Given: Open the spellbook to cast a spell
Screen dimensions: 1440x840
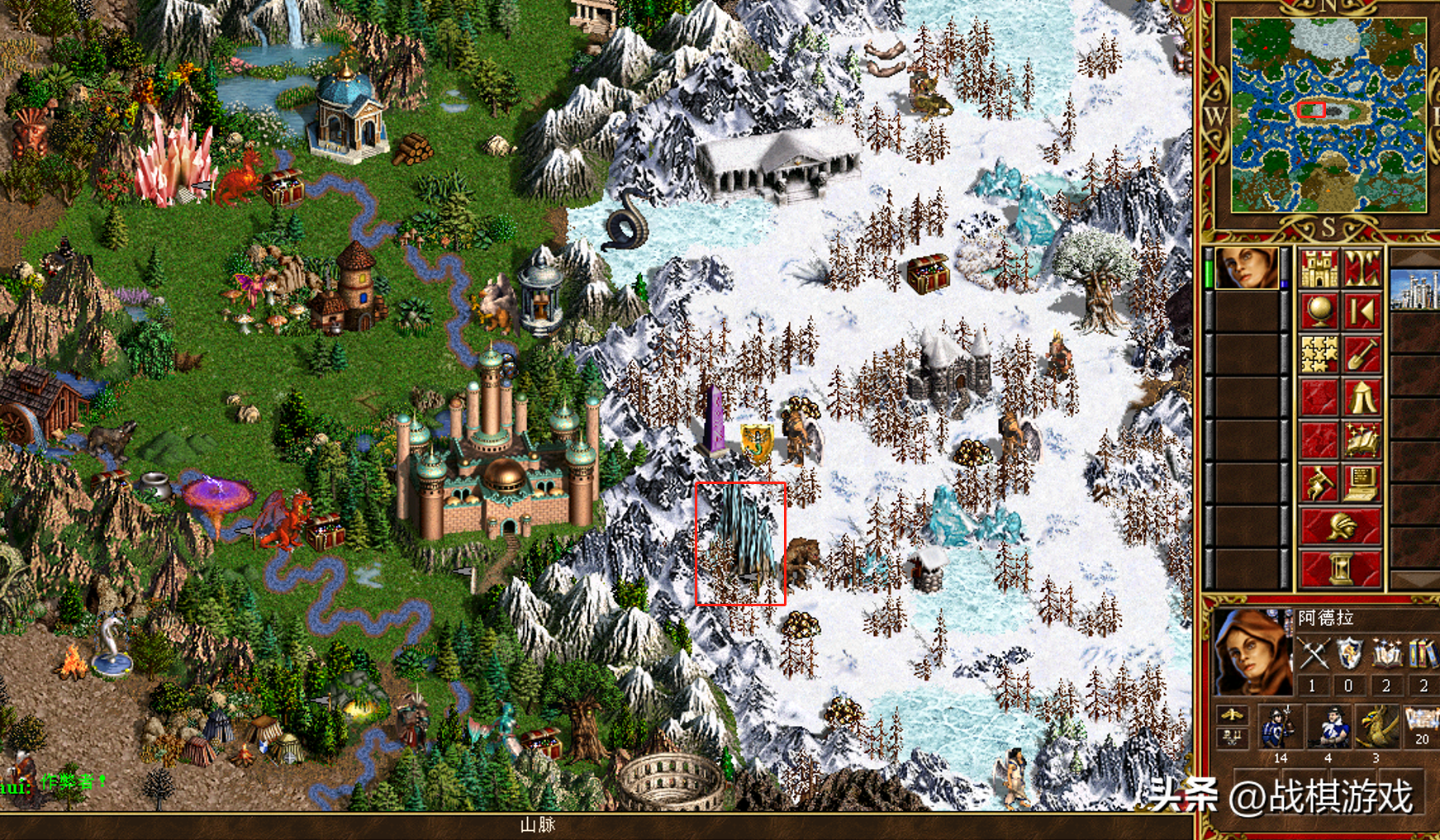Looking at the screenshot, I should pyautogui.click(x=1362, y=441).
